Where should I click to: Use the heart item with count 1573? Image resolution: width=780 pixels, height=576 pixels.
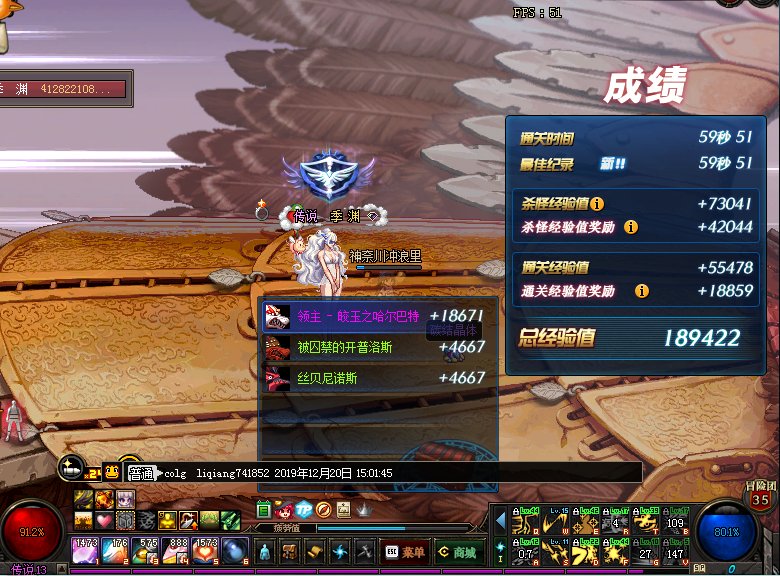[207, 551]
